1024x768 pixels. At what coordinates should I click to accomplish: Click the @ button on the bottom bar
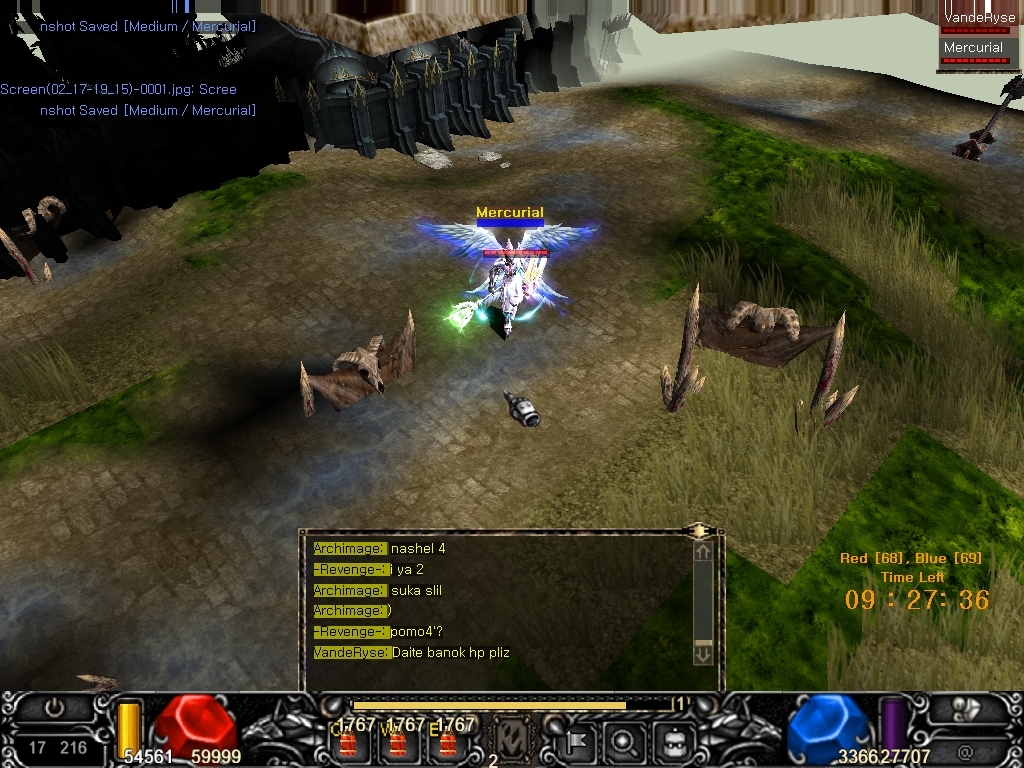click(x=964, y=748)
